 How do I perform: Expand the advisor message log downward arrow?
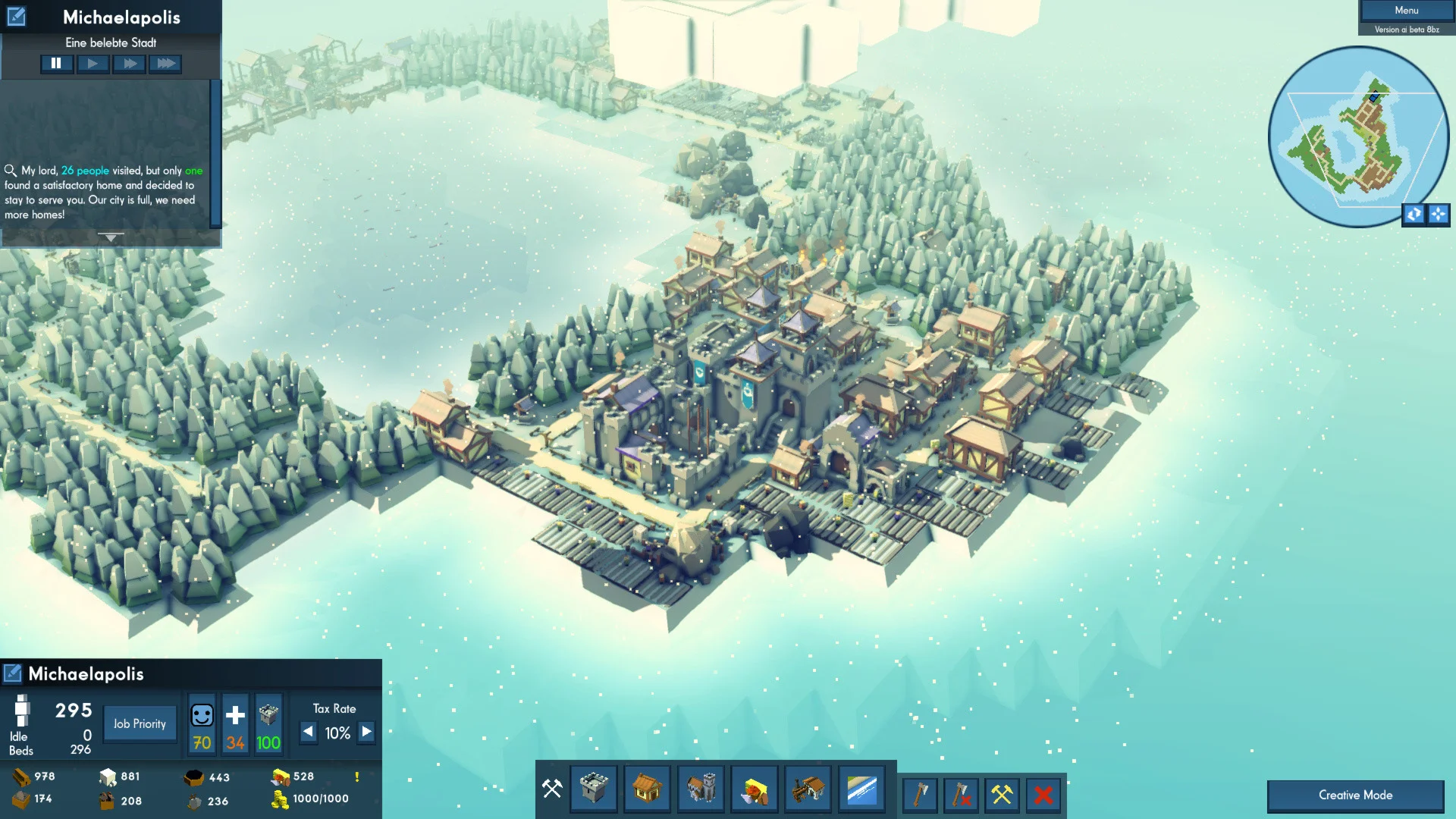coord(111,238)
